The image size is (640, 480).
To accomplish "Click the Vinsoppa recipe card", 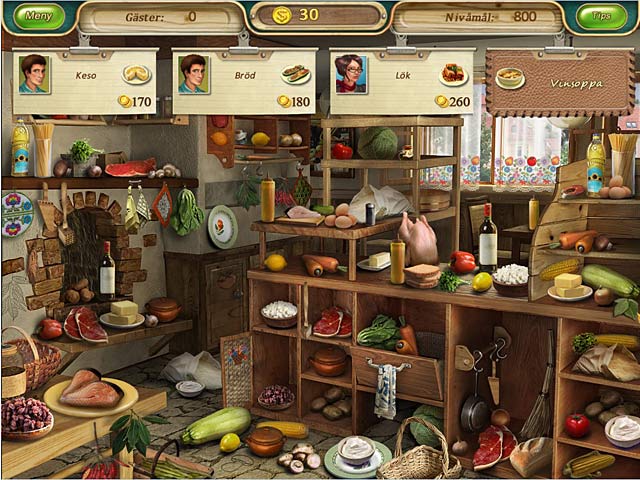I will coord(559,82).
